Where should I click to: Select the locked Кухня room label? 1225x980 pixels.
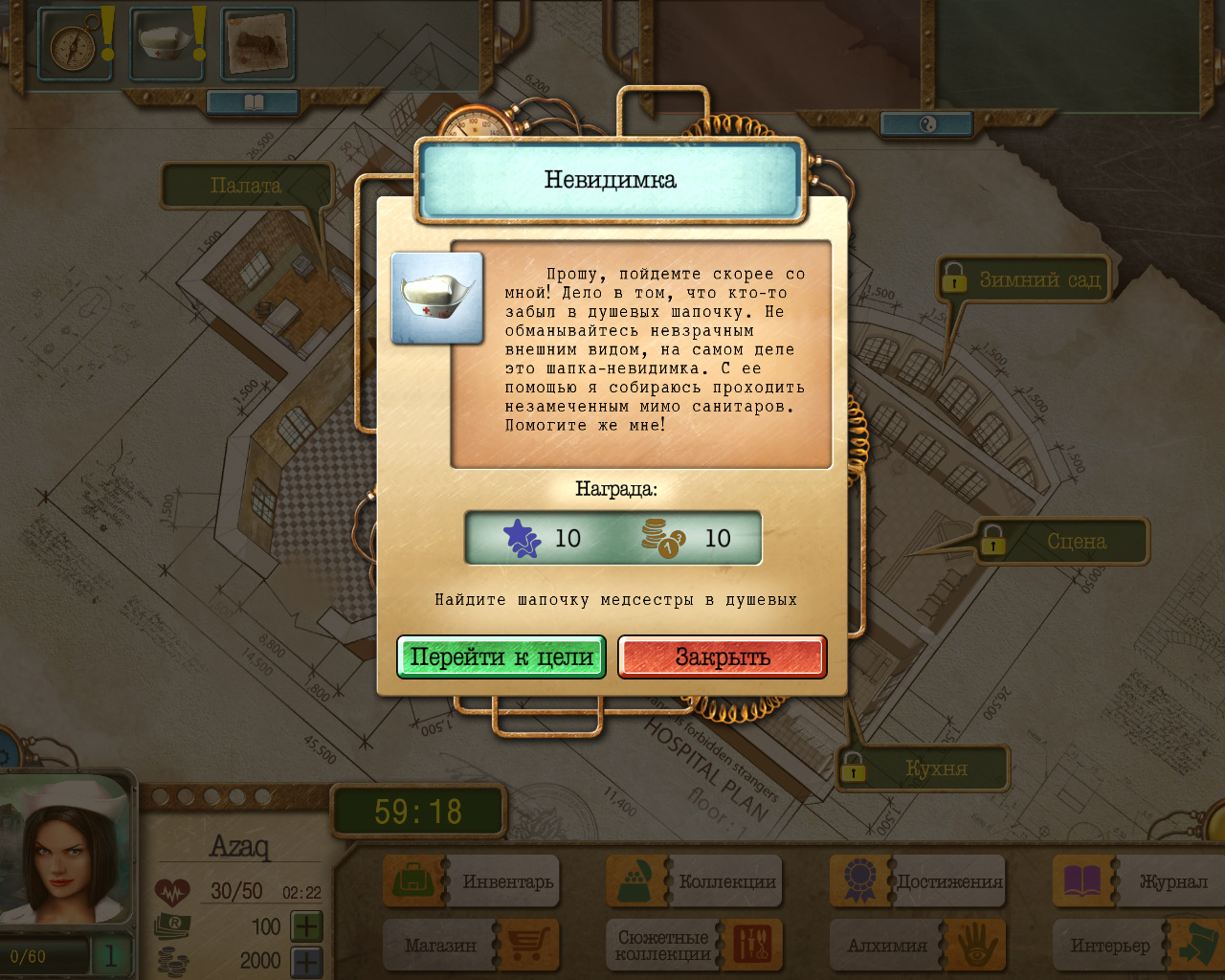click(924, 768)
